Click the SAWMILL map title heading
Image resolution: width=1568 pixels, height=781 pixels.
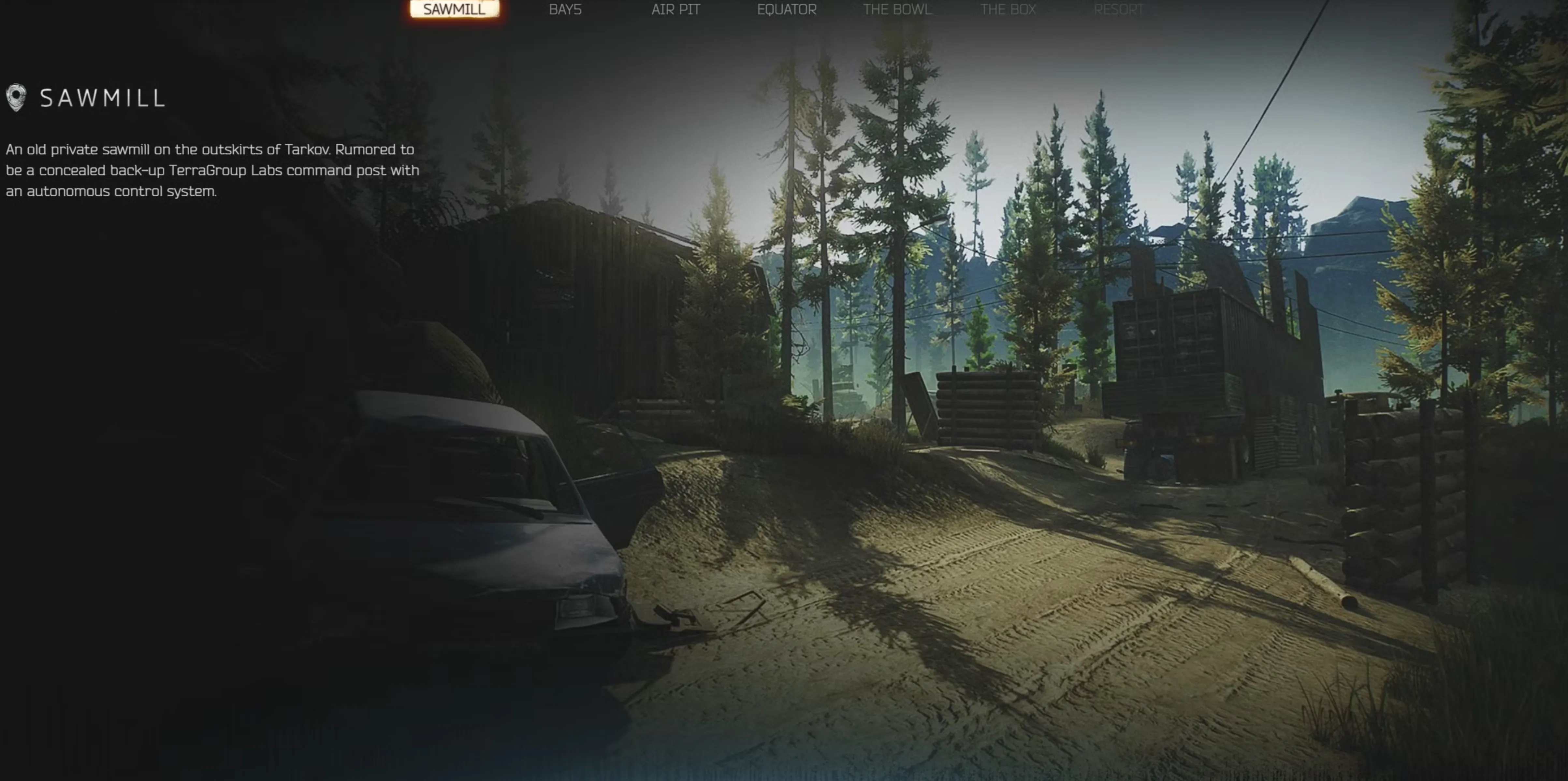click(x=102, y=97)
